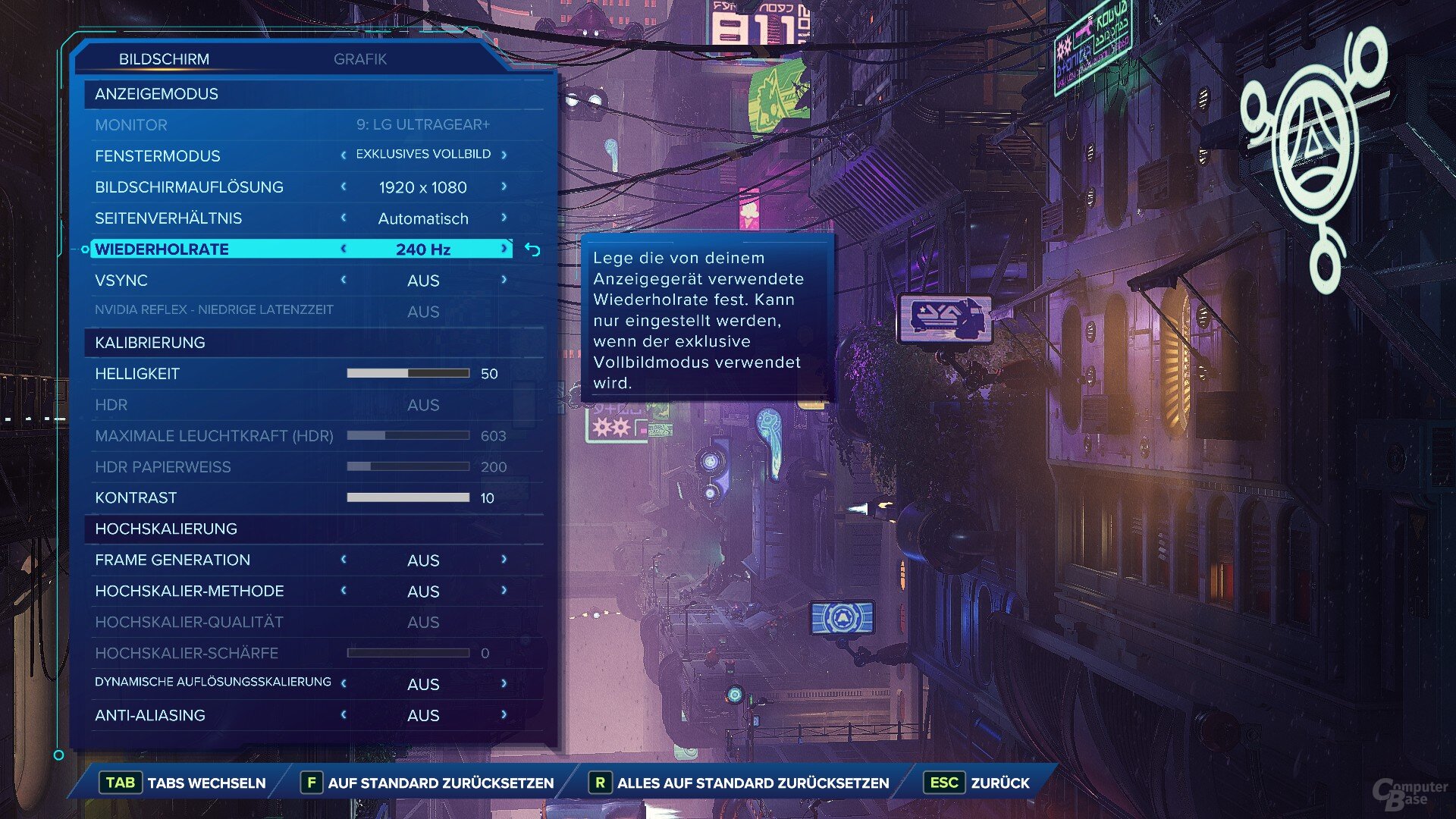Image resolution: width=1456 pixels, height=819 pixels.
Task: Choose Auf Standard Zurücksetzen
Action: tap(428, 783)
